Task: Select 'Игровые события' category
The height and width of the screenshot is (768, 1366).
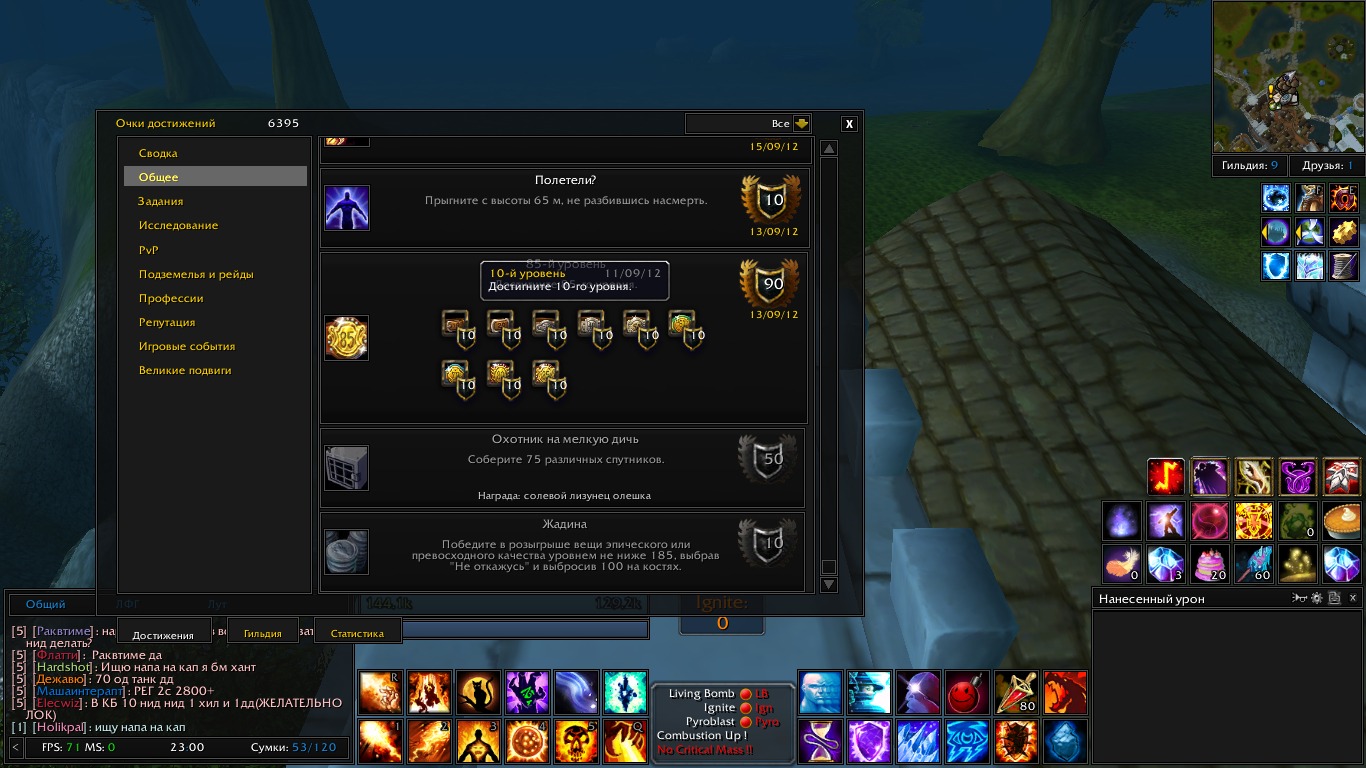Action: click(187, 346)
